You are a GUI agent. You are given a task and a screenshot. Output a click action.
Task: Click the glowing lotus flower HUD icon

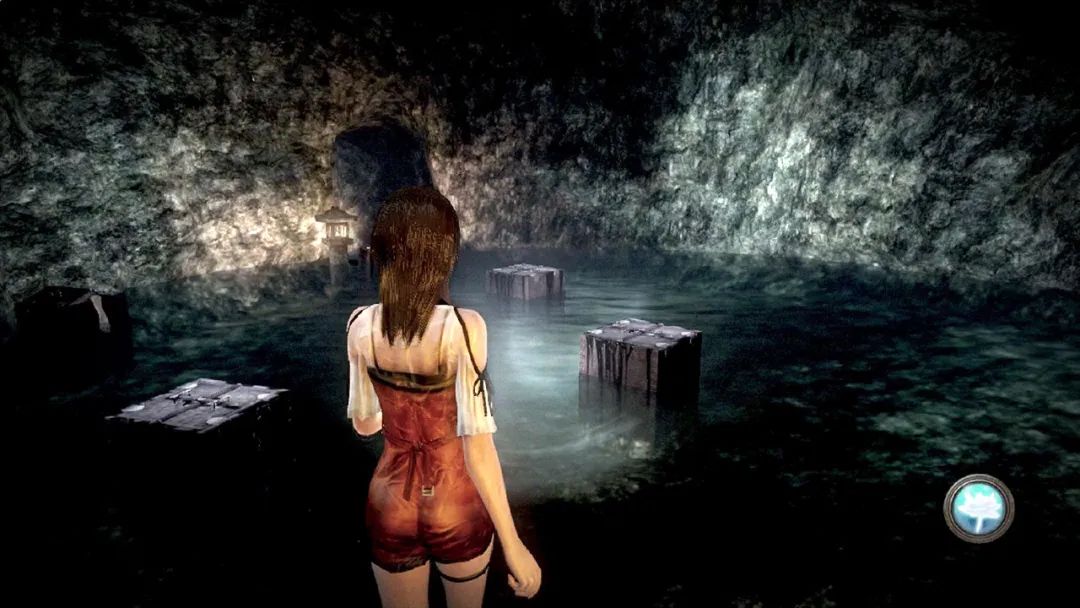click(x=978, y=508)
